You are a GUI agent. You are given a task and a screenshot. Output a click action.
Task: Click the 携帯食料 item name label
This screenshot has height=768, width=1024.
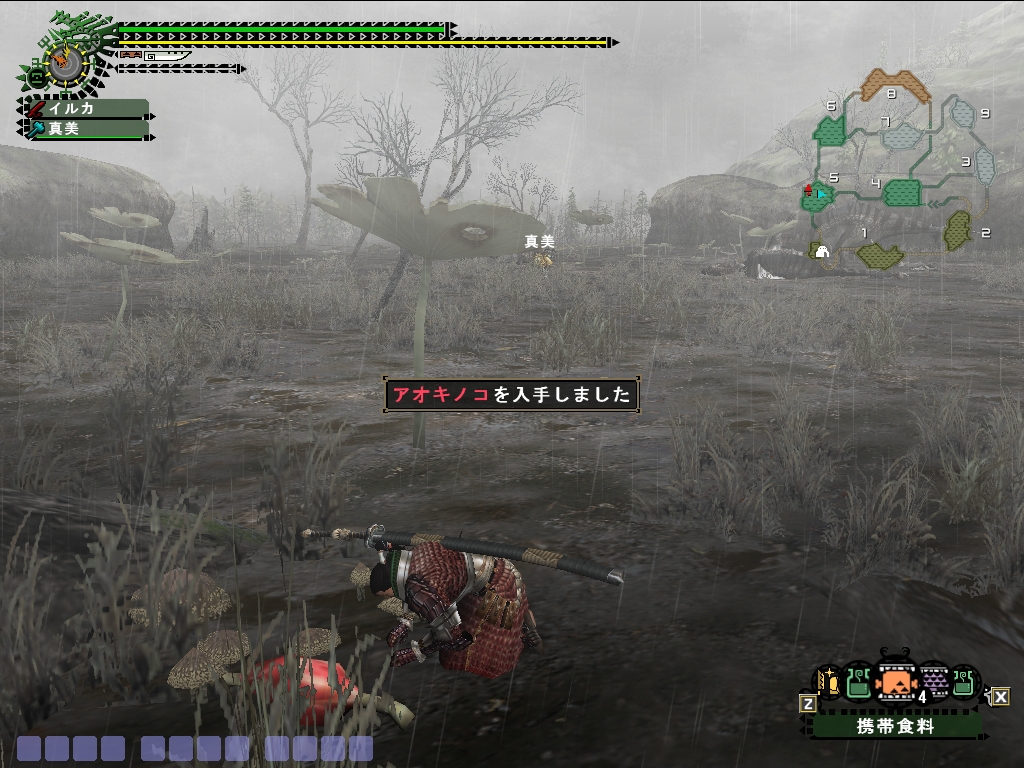[895, 727]
